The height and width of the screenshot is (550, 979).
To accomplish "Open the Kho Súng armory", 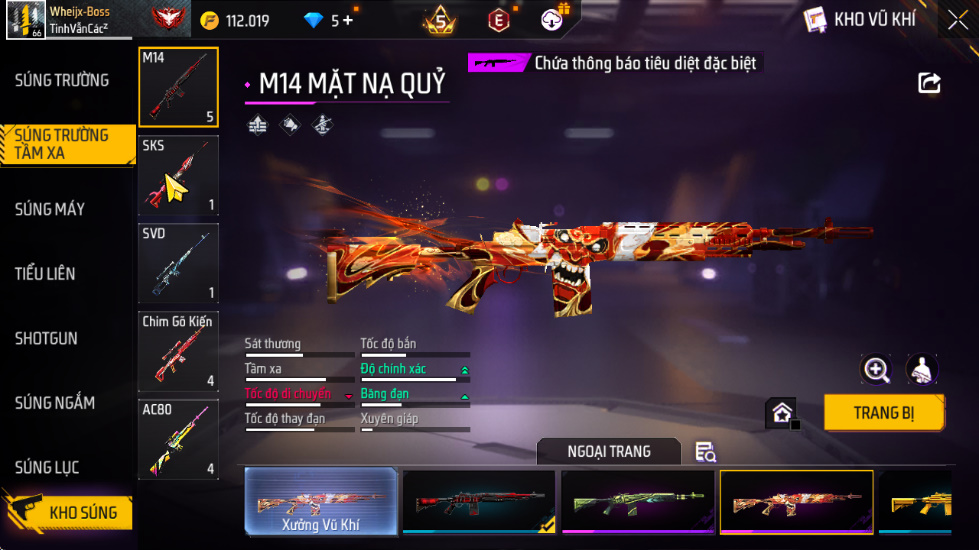I will 68,513.
